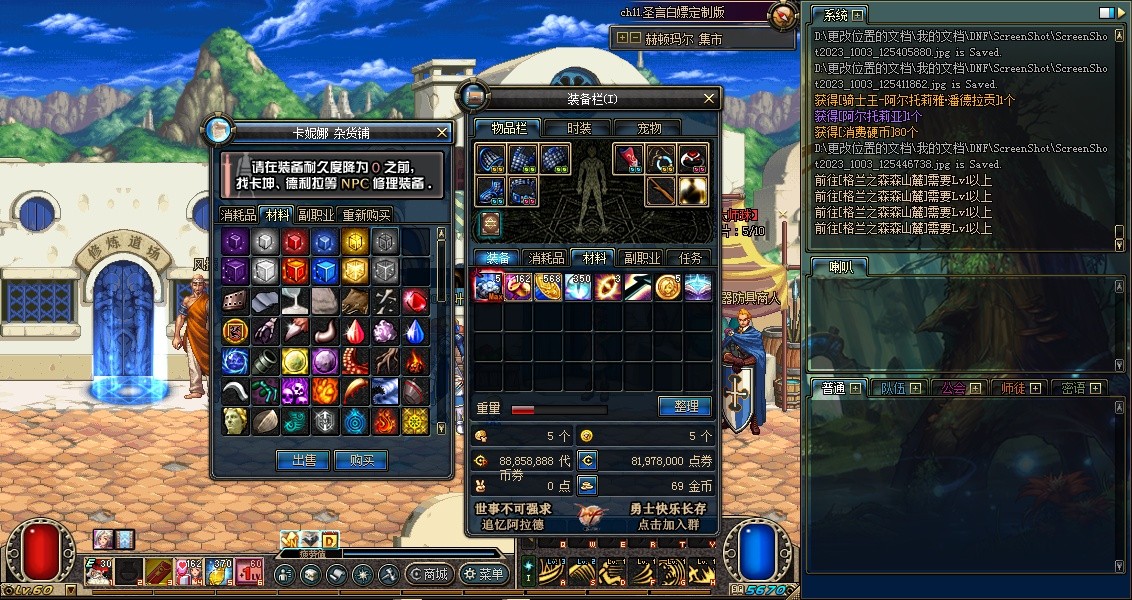Open the 宠物 pet tab
The height and width of the screenshot is (600, 1132).
(651, 128)
